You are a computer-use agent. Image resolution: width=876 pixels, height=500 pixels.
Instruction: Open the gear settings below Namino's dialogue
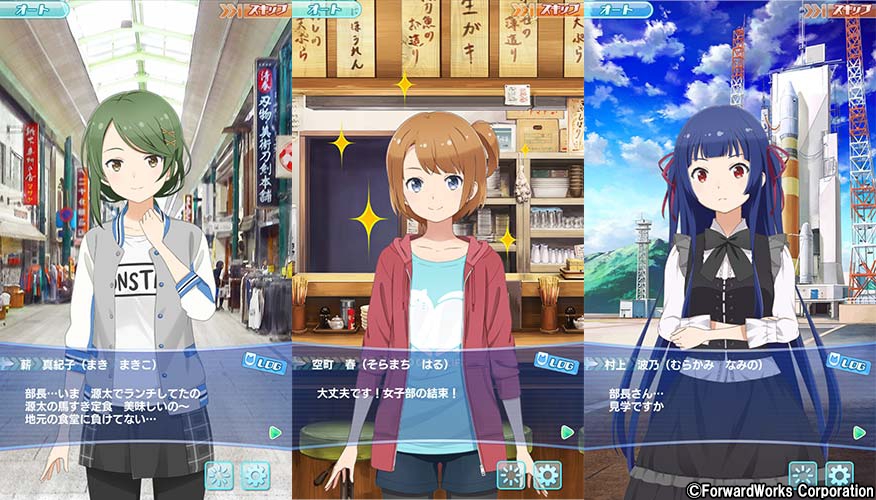[x=839, y=474]
